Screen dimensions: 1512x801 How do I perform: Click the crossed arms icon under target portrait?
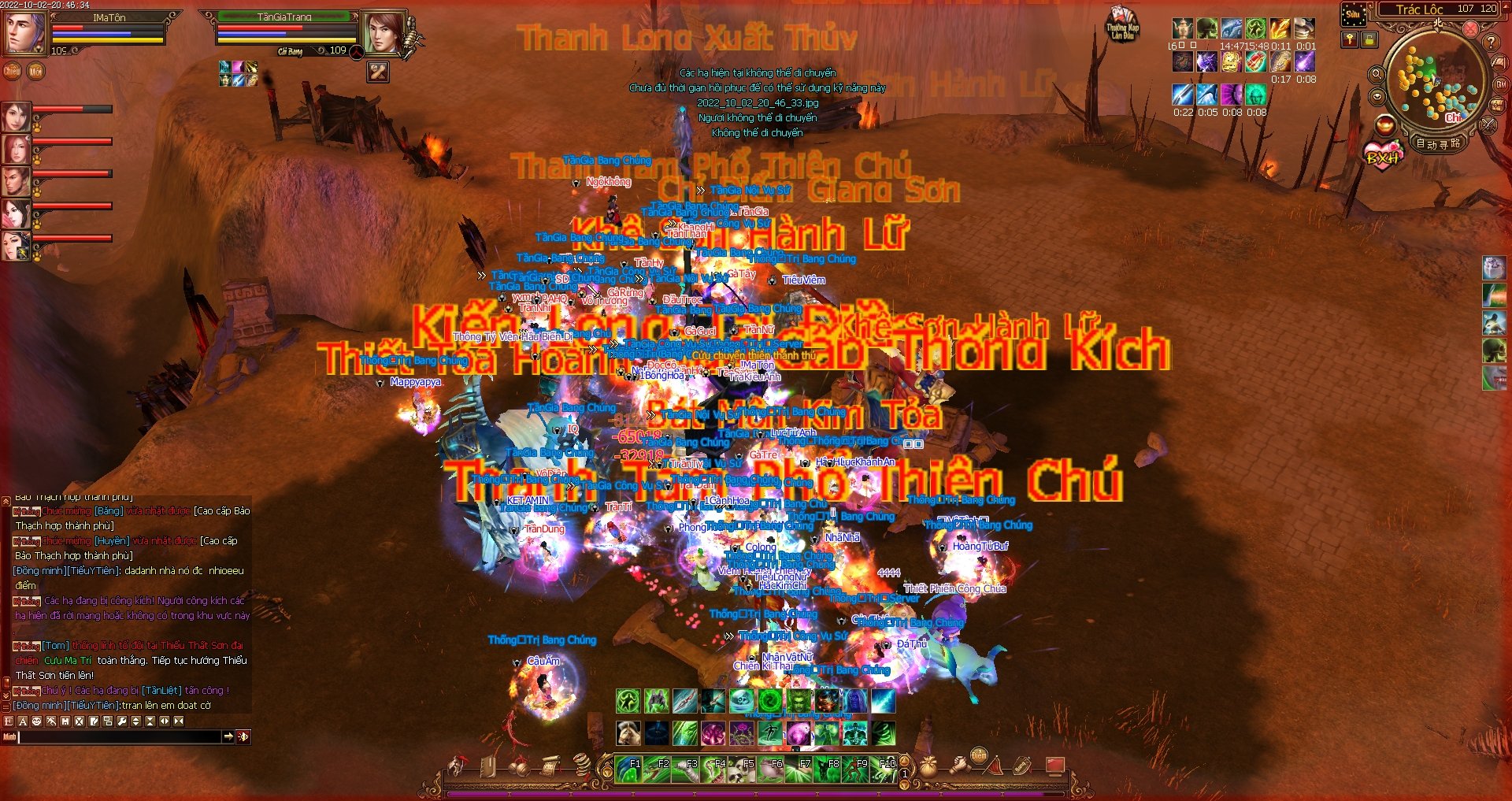(379, 72)
